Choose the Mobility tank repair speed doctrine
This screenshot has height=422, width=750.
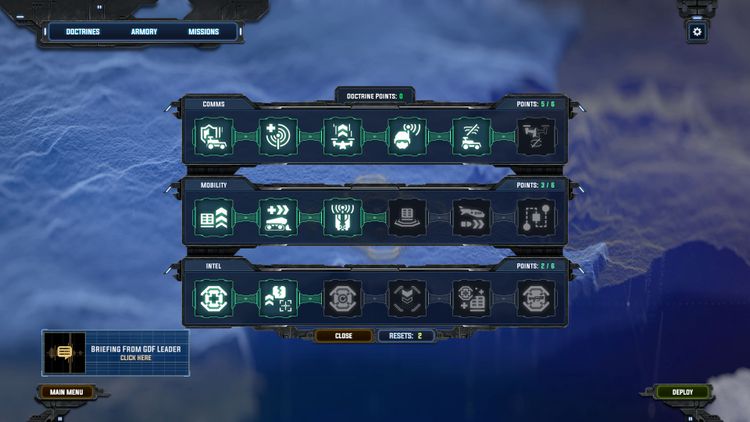279,217
